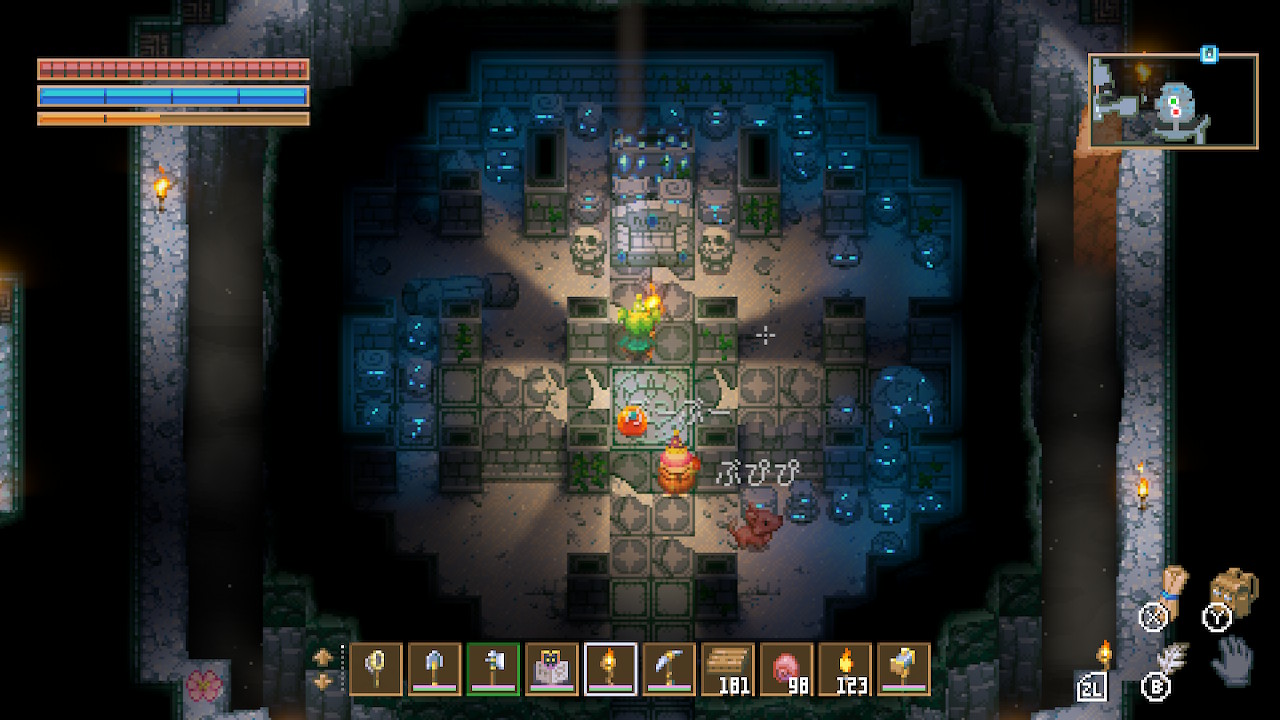Image resolution: width=1280 pixels, height=720 pixels.
Task: Click the hotbar's up arrow
Action: click(x=323, y=657)
